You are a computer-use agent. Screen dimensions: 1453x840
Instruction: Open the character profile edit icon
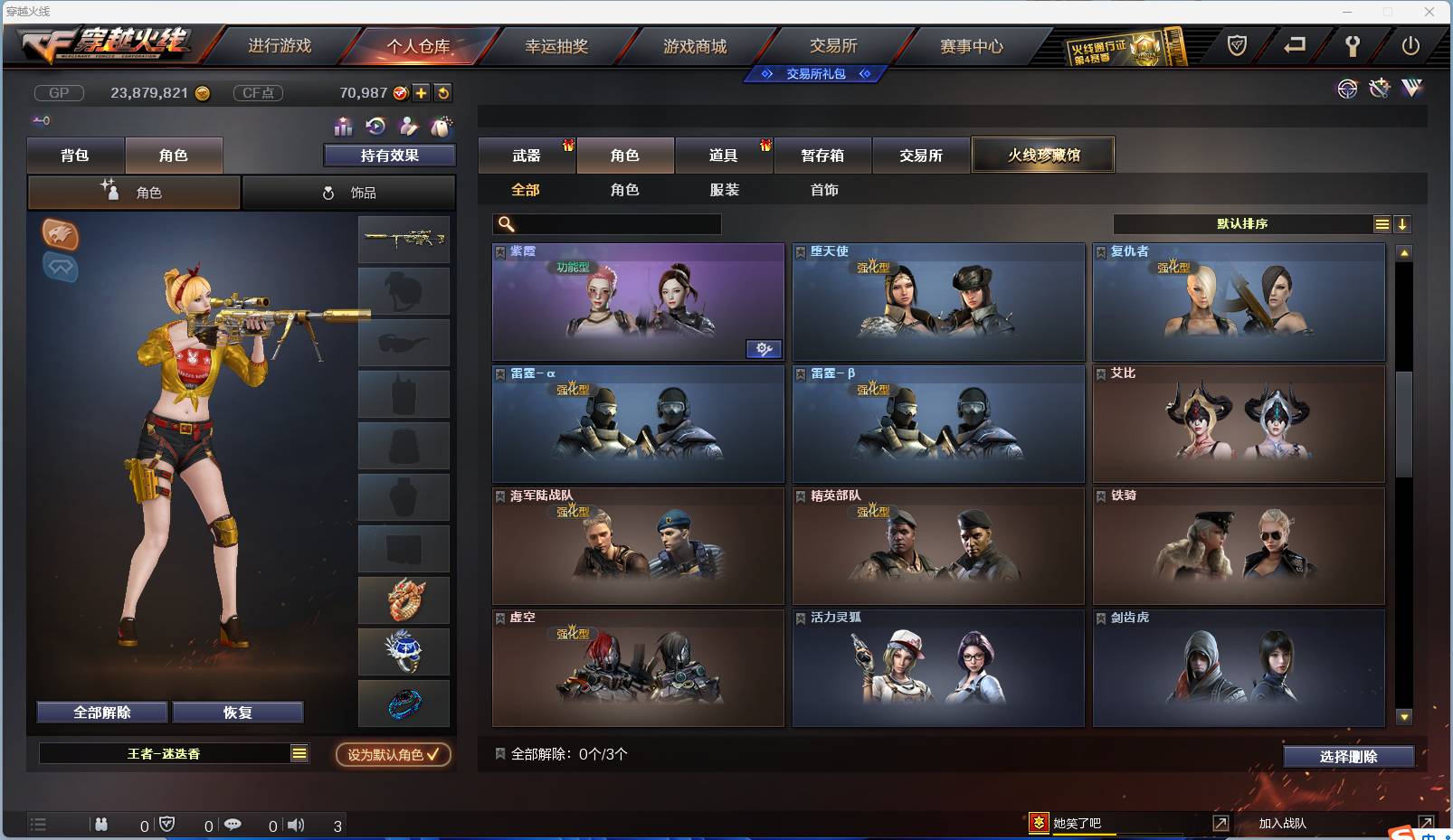(x=409, y=127)
